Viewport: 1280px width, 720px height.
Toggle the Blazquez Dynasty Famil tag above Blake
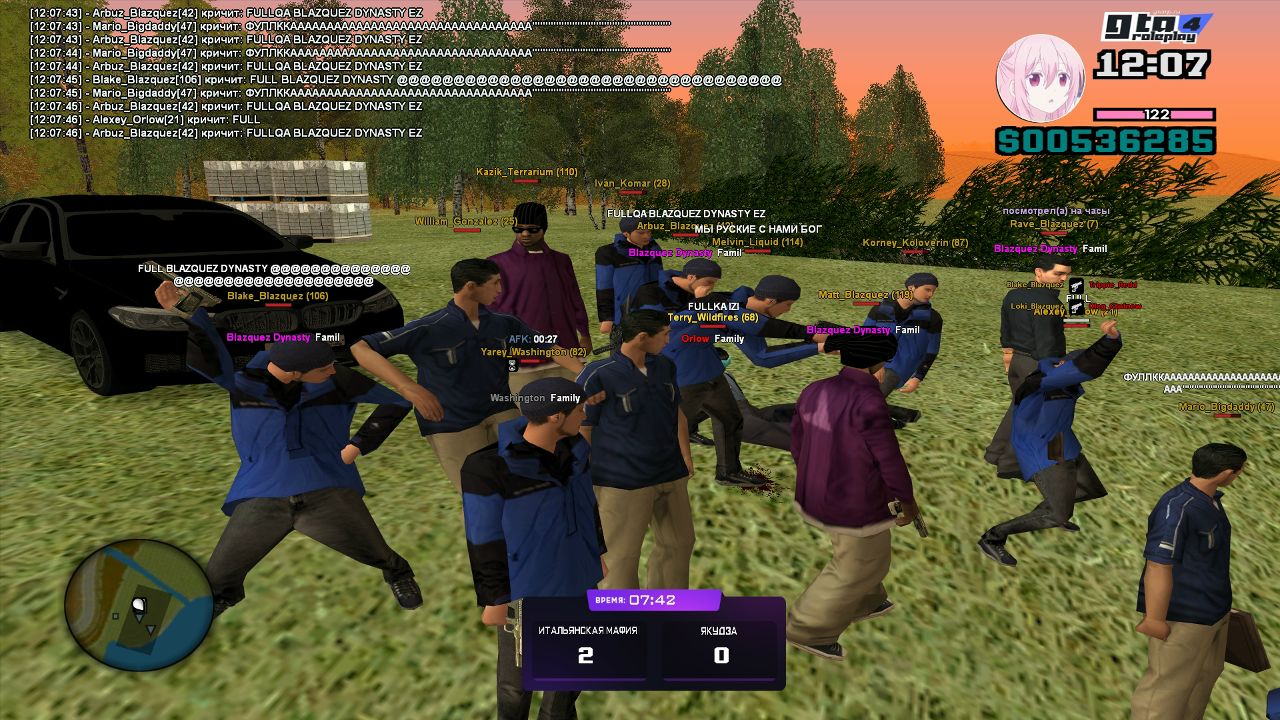(x=282, y=338)
